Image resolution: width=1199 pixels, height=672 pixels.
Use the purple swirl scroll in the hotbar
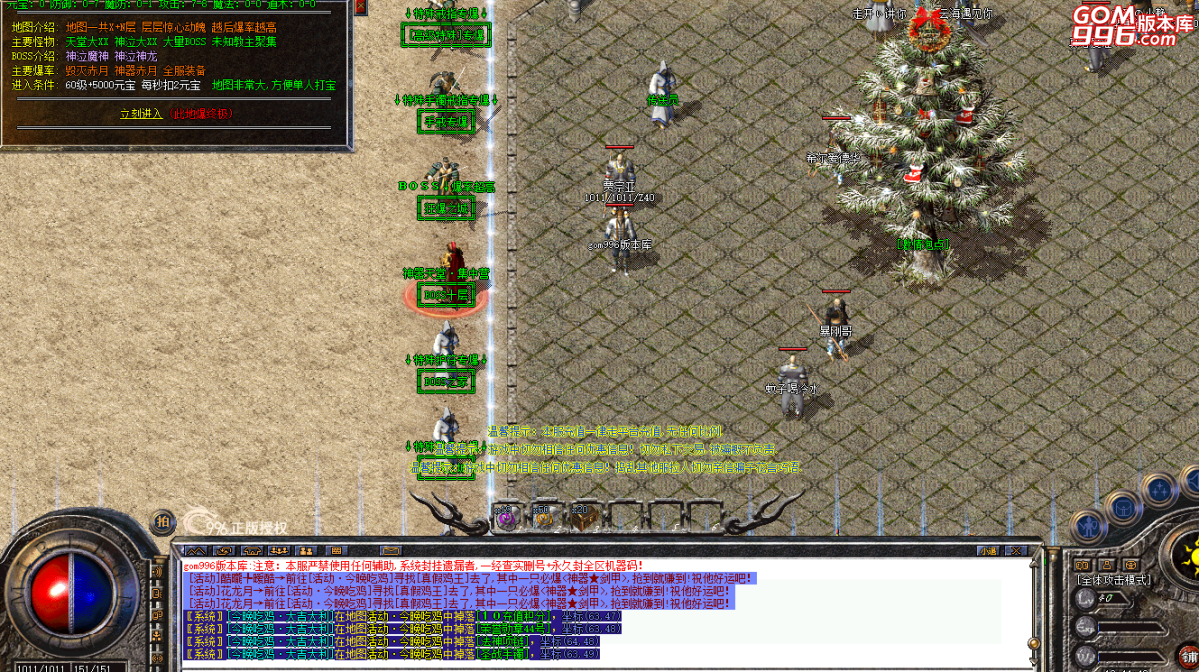[x=507, y=517]
